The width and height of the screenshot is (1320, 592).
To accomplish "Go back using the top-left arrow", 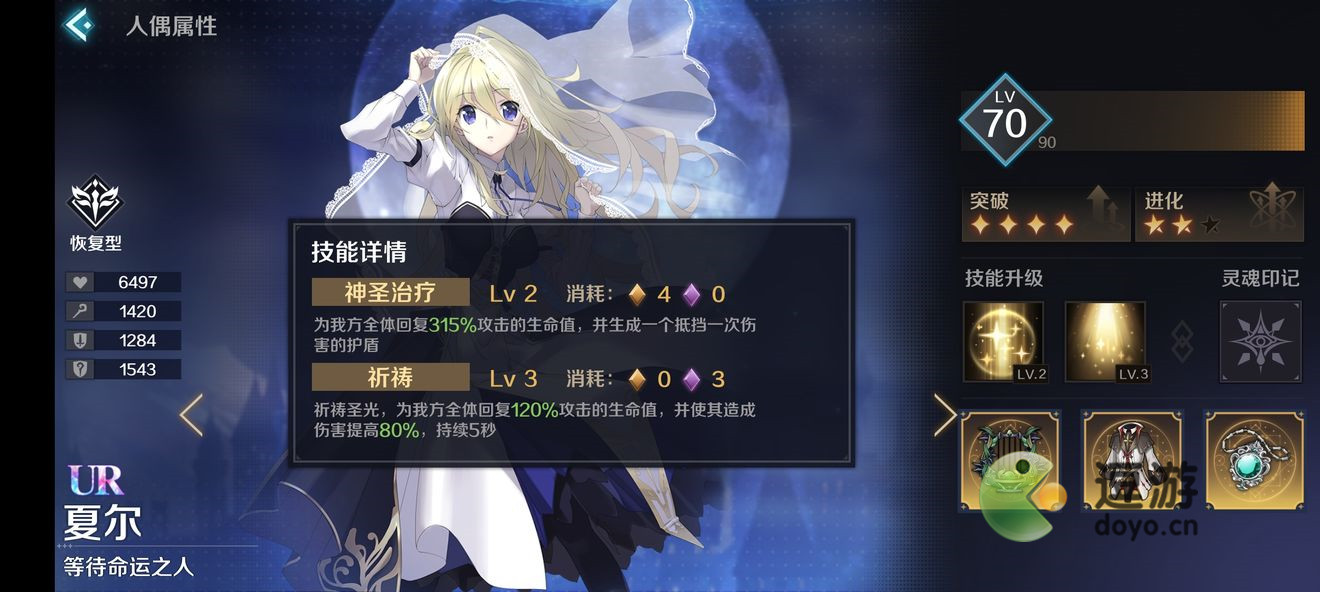I will click(x=78, y=25).
